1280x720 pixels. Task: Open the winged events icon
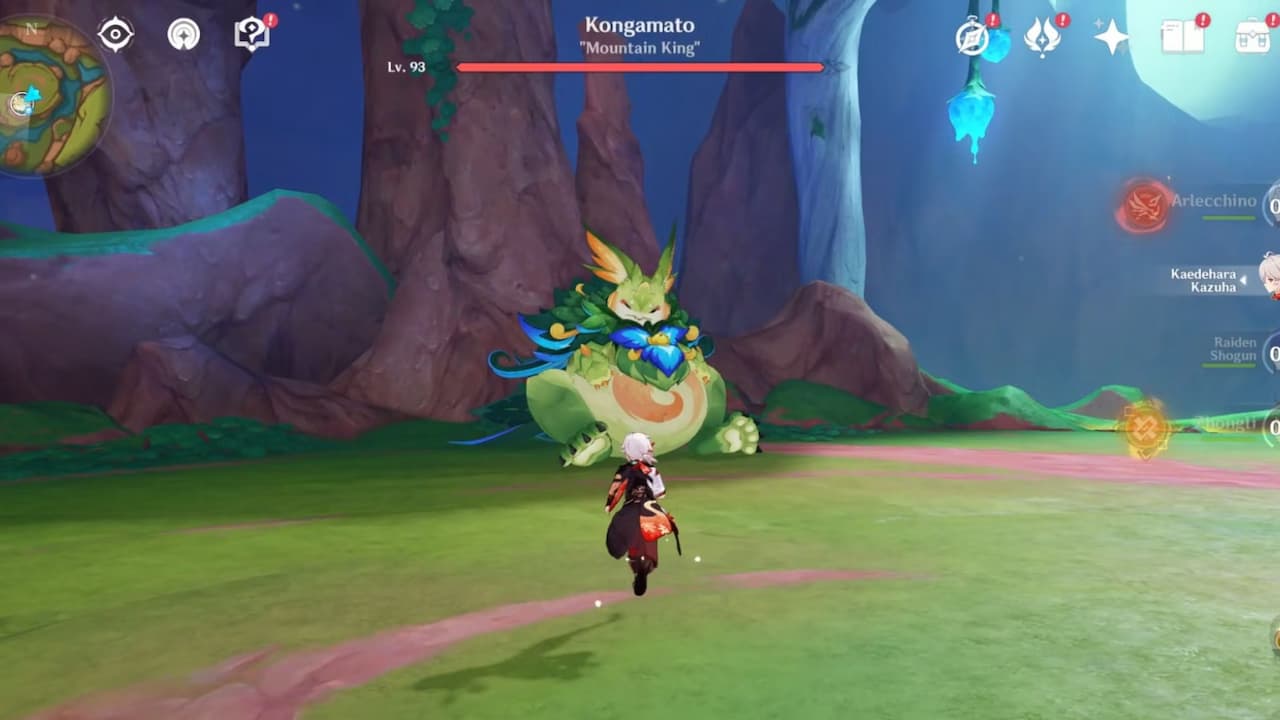[x=1043, y=37]
